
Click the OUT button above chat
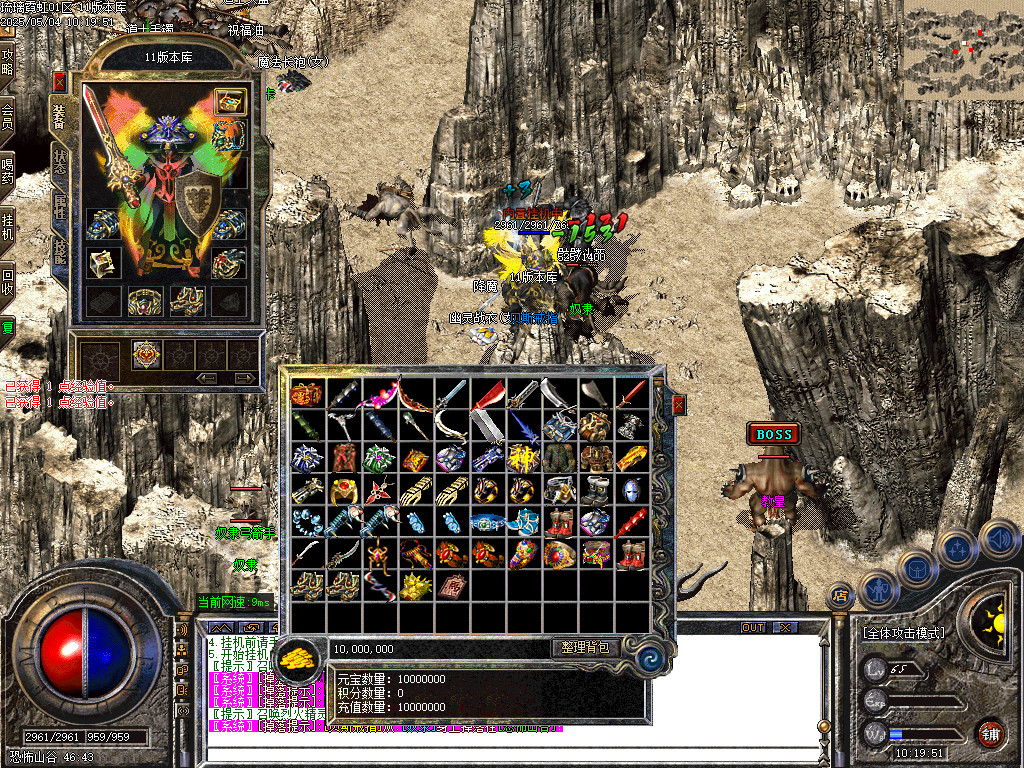[753, 627]
